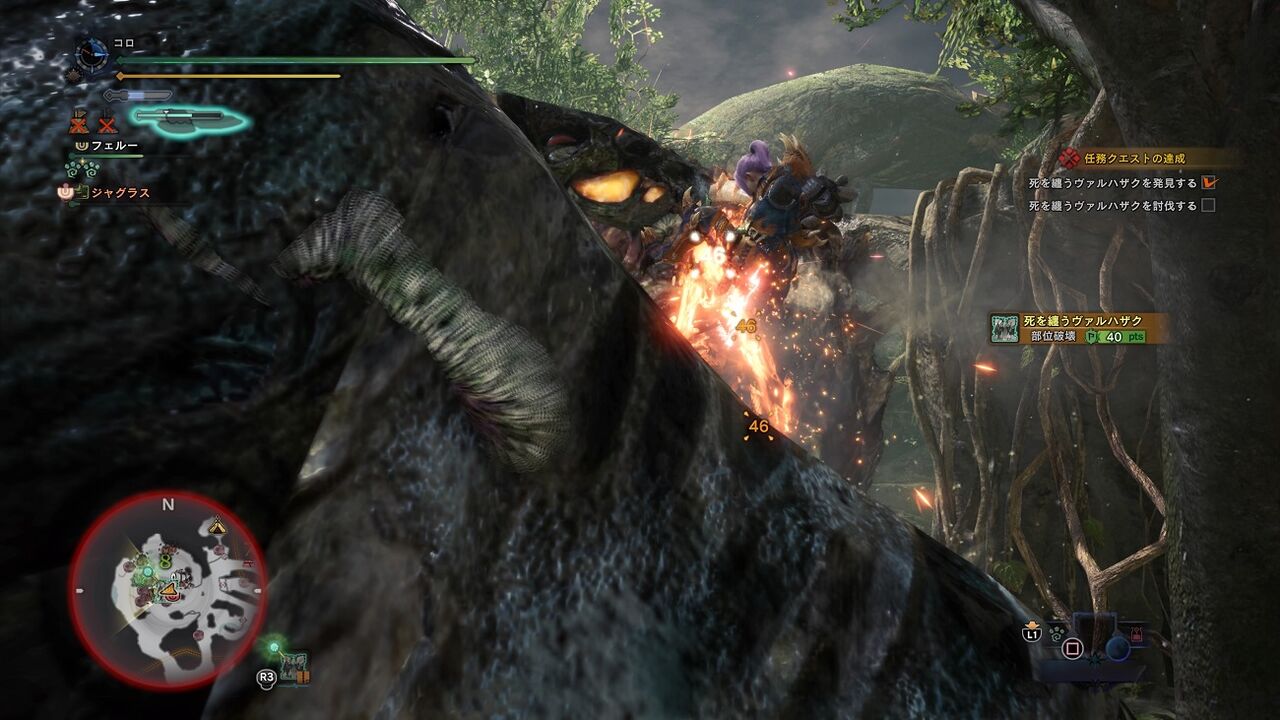Select palico フェルー in the party list

click(114, 145)
